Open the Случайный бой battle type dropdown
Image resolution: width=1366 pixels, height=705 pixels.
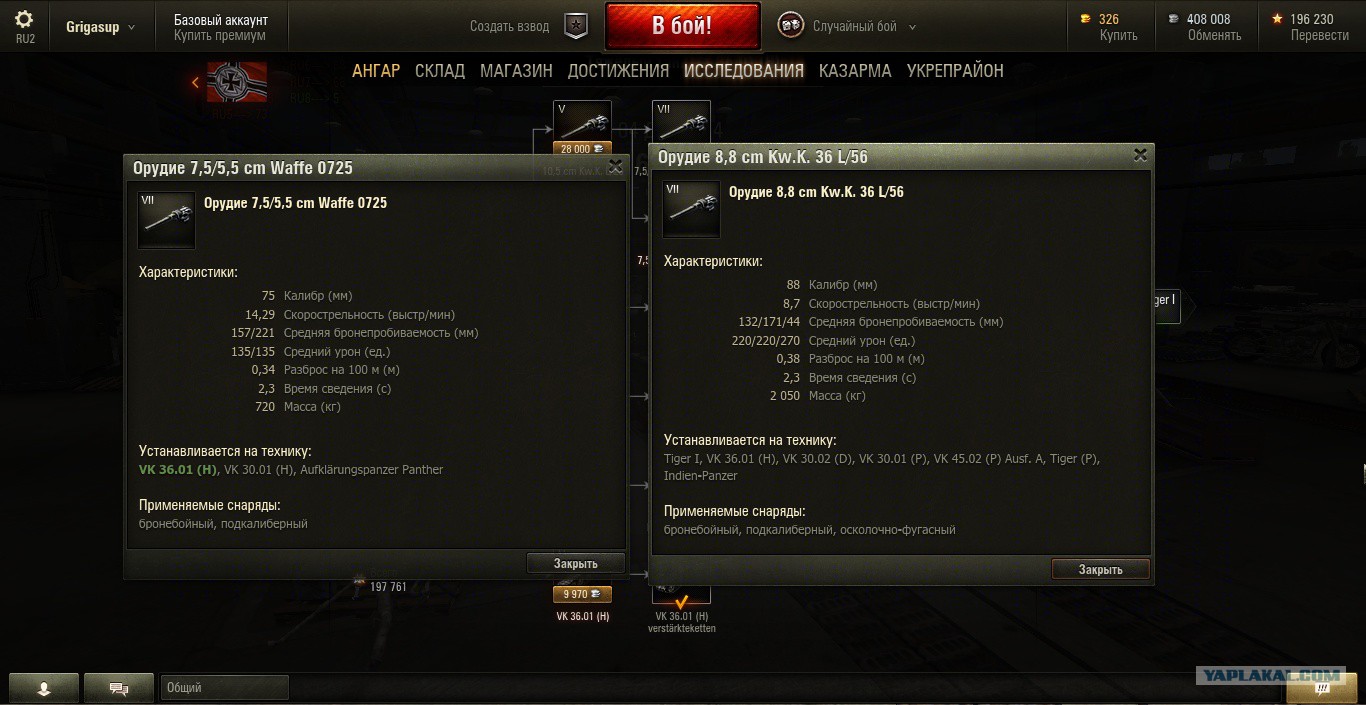(x=862, y=27)
